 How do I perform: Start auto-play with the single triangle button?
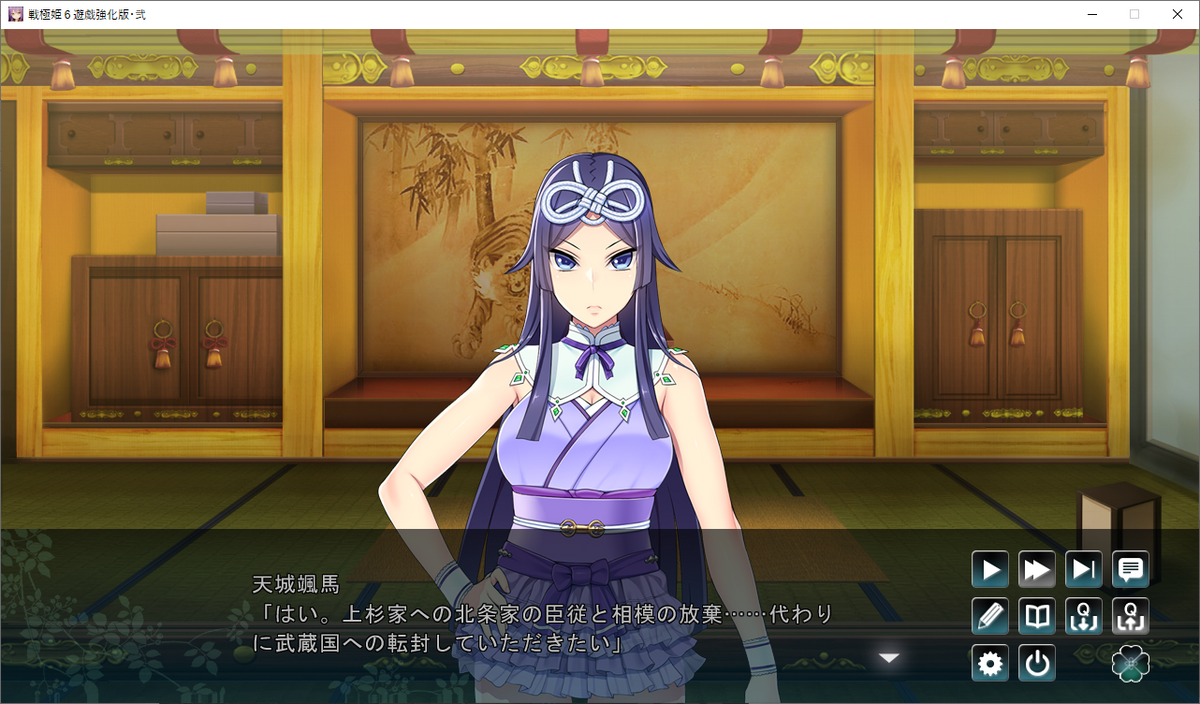coord(990,570)
